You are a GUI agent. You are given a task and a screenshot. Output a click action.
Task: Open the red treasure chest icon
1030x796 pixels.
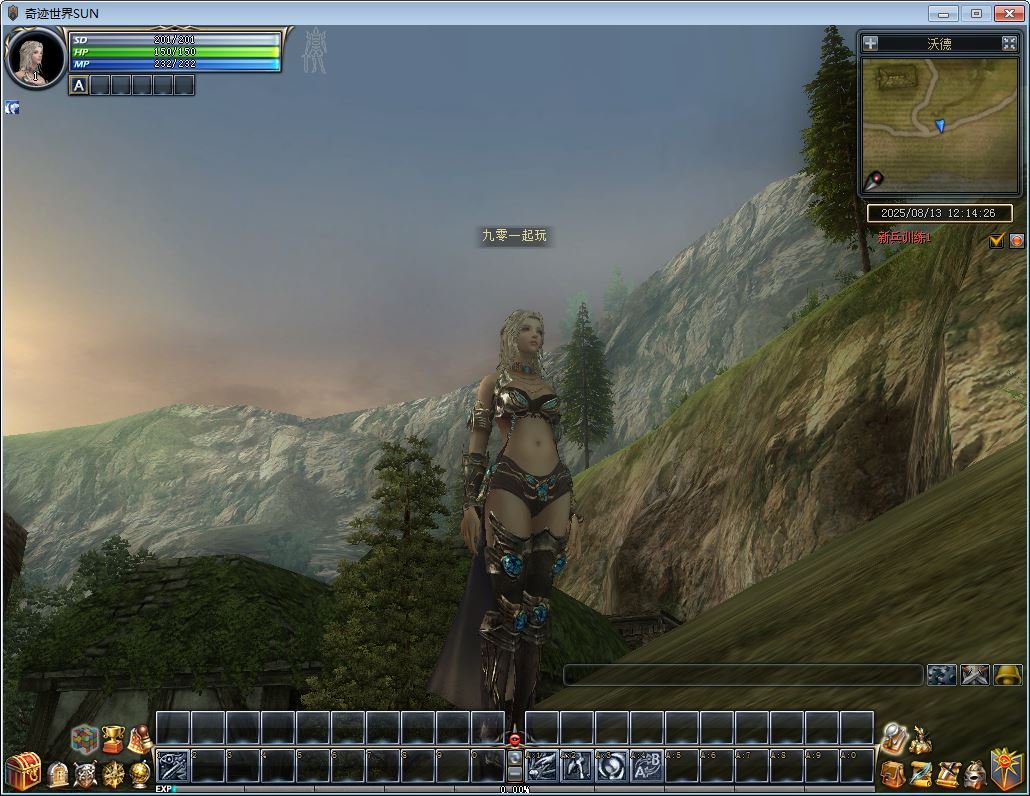coord(22,772)
